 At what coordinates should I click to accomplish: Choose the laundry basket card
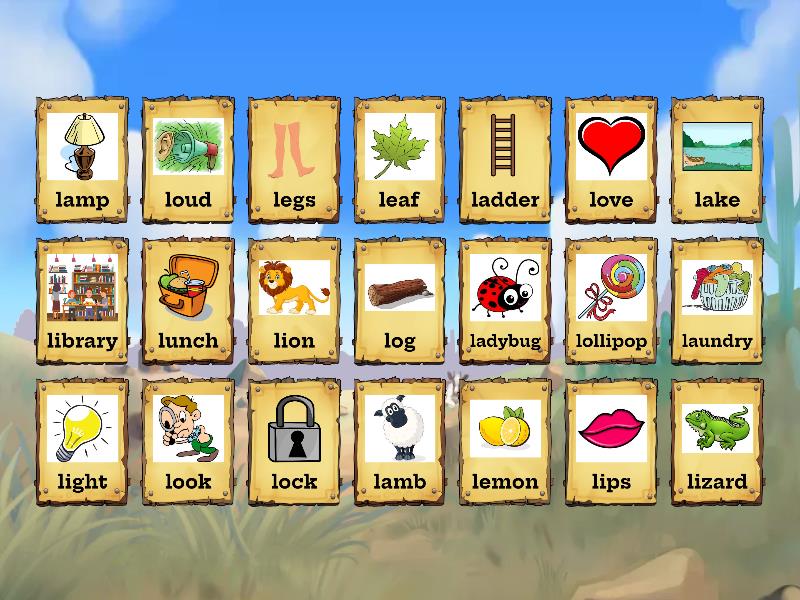[x=717, y=301]
